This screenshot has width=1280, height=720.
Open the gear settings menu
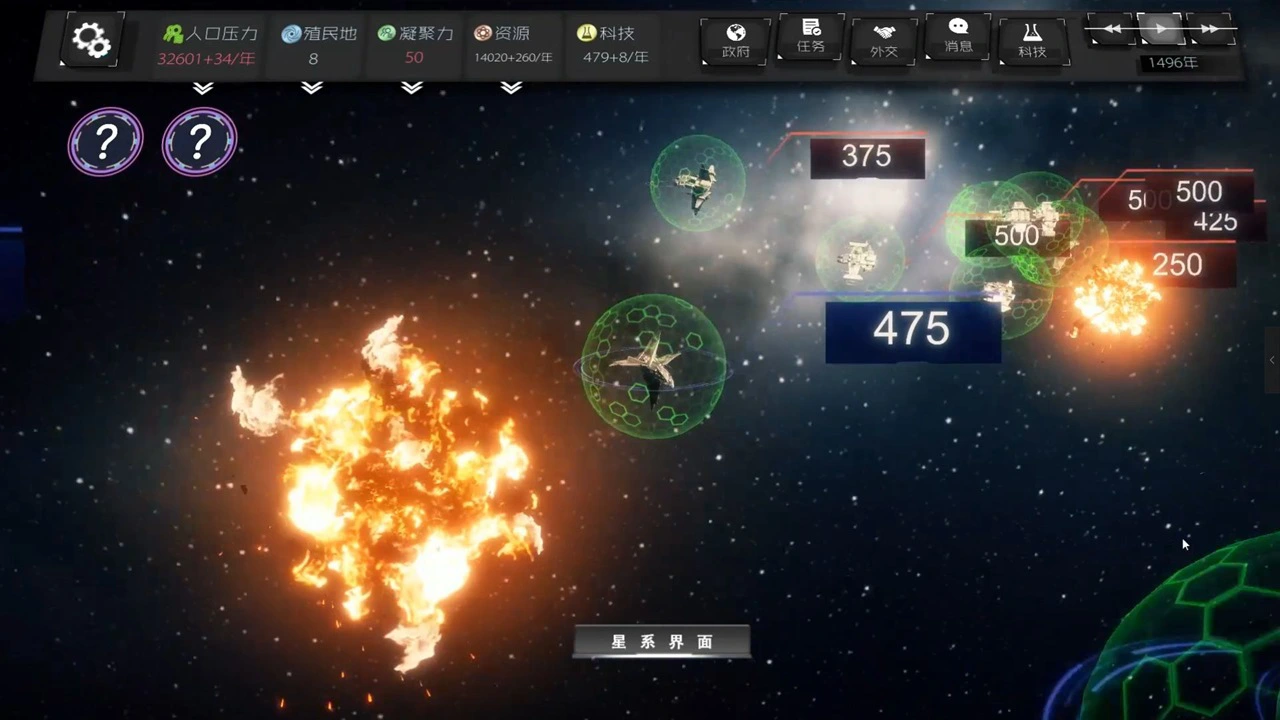click(91, 41)
